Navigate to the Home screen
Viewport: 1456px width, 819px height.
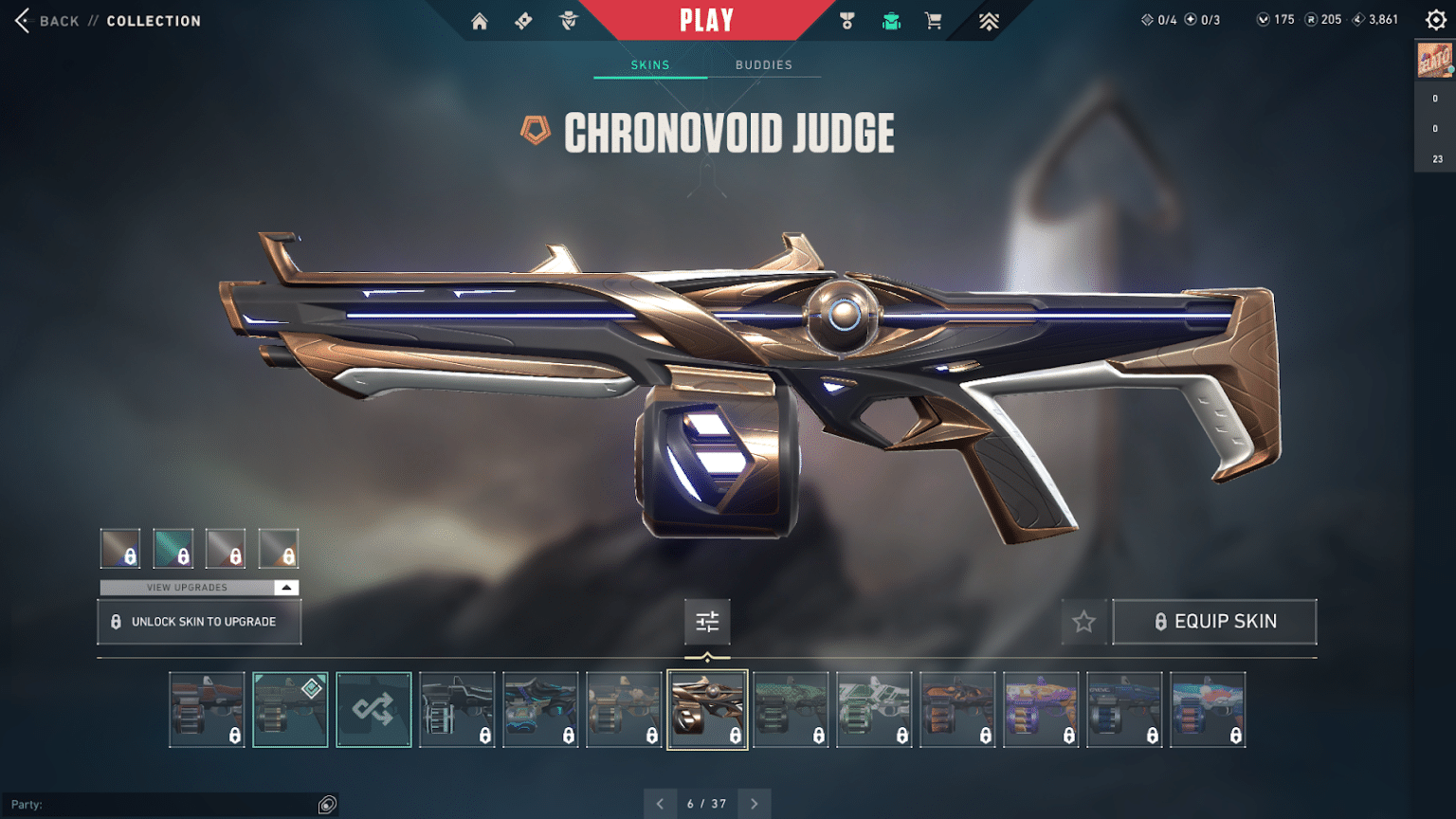coord(479,20)
